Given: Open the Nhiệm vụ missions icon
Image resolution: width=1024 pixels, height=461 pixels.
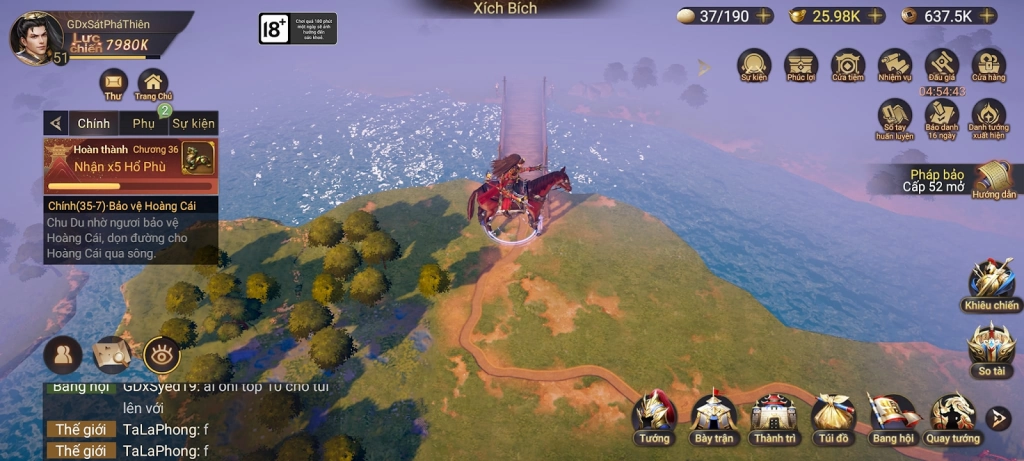Looking at the screenshot, I should click(895, 64).
